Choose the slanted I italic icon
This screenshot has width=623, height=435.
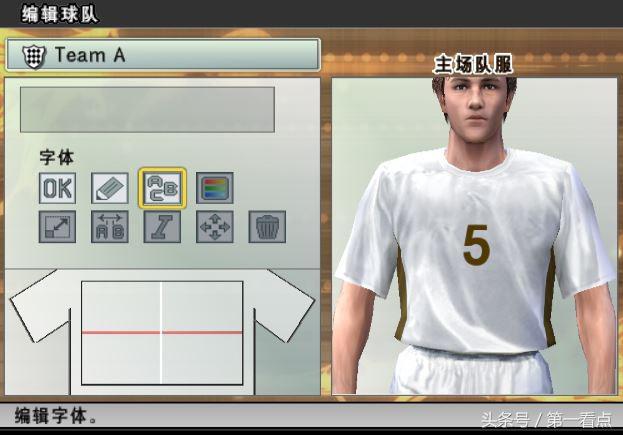[162, 227]
